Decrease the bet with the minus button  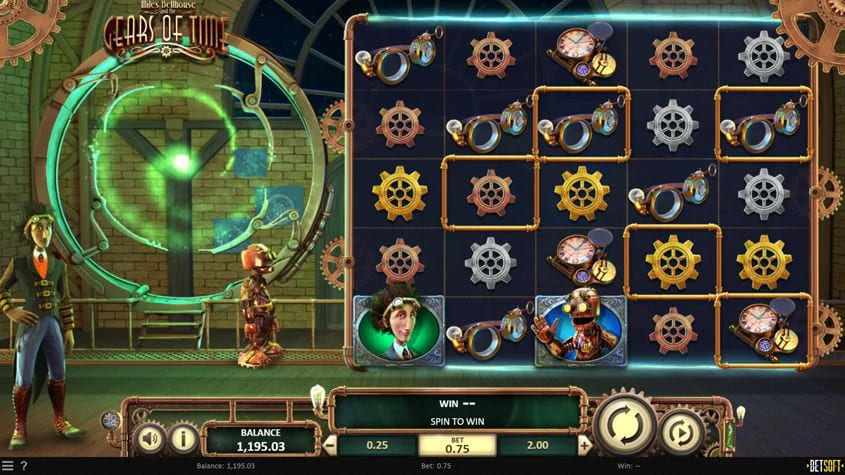point(329,444)
